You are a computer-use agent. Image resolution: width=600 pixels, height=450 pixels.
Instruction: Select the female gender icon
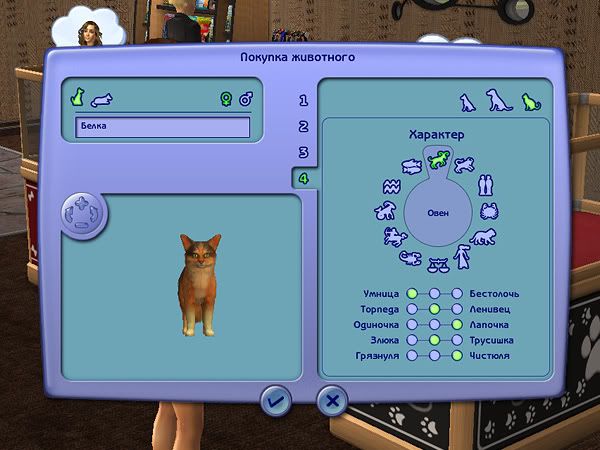[x=226, y=99]
